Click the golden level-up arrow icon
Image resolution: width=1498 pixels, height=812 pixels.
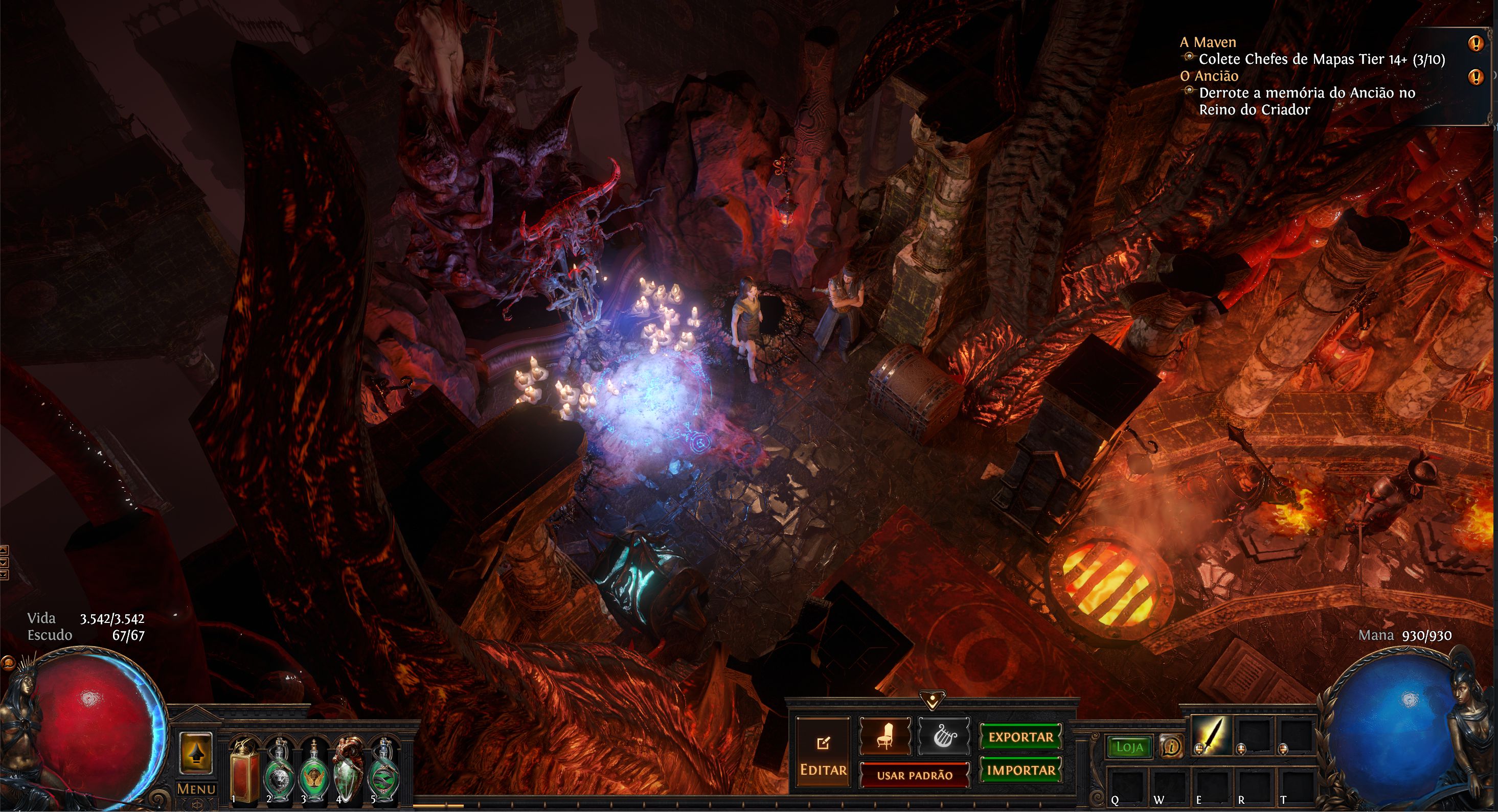pos(196,754)
